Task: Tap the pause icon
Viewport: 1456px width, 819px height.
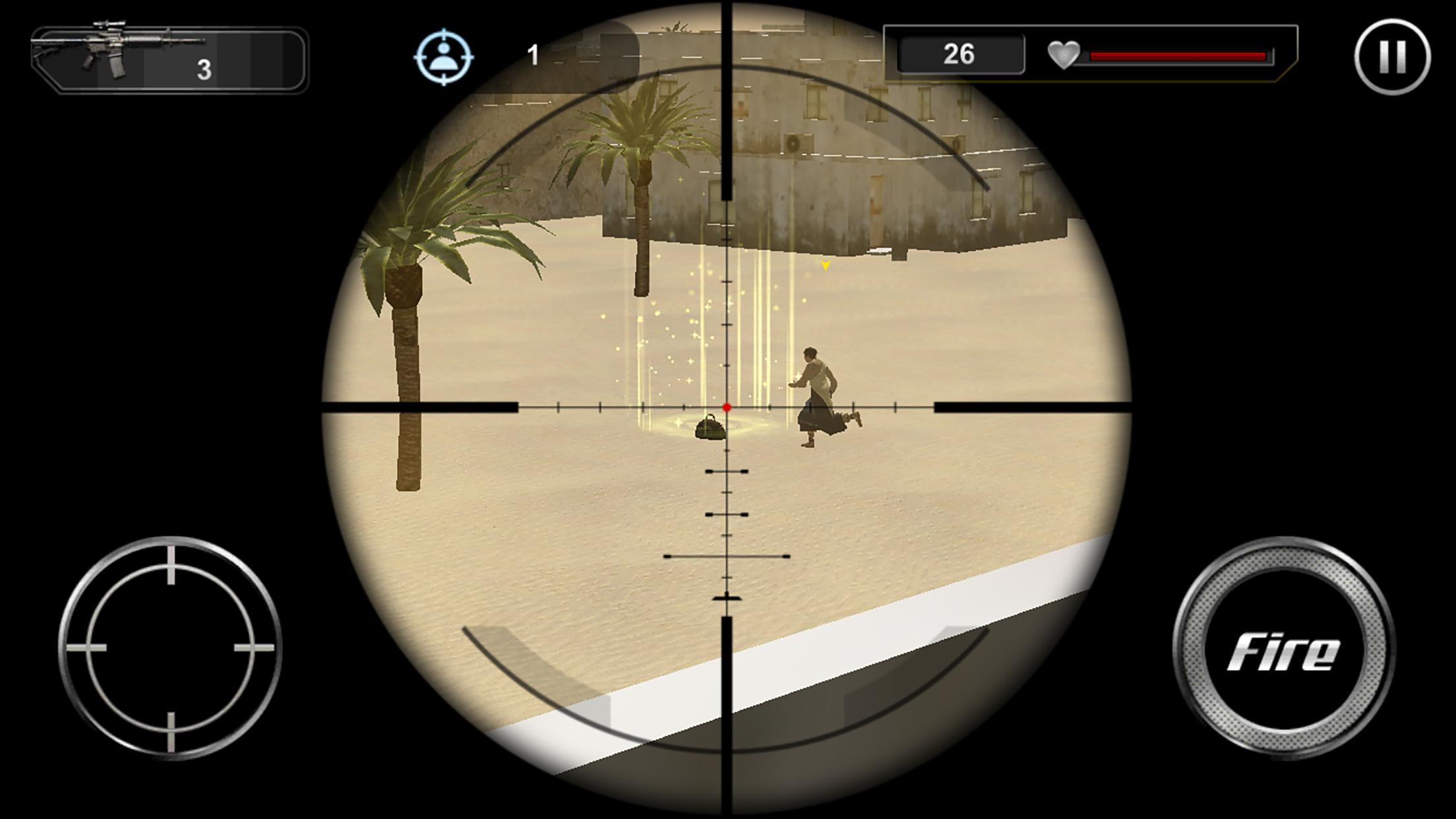Action: (1393, 57)
